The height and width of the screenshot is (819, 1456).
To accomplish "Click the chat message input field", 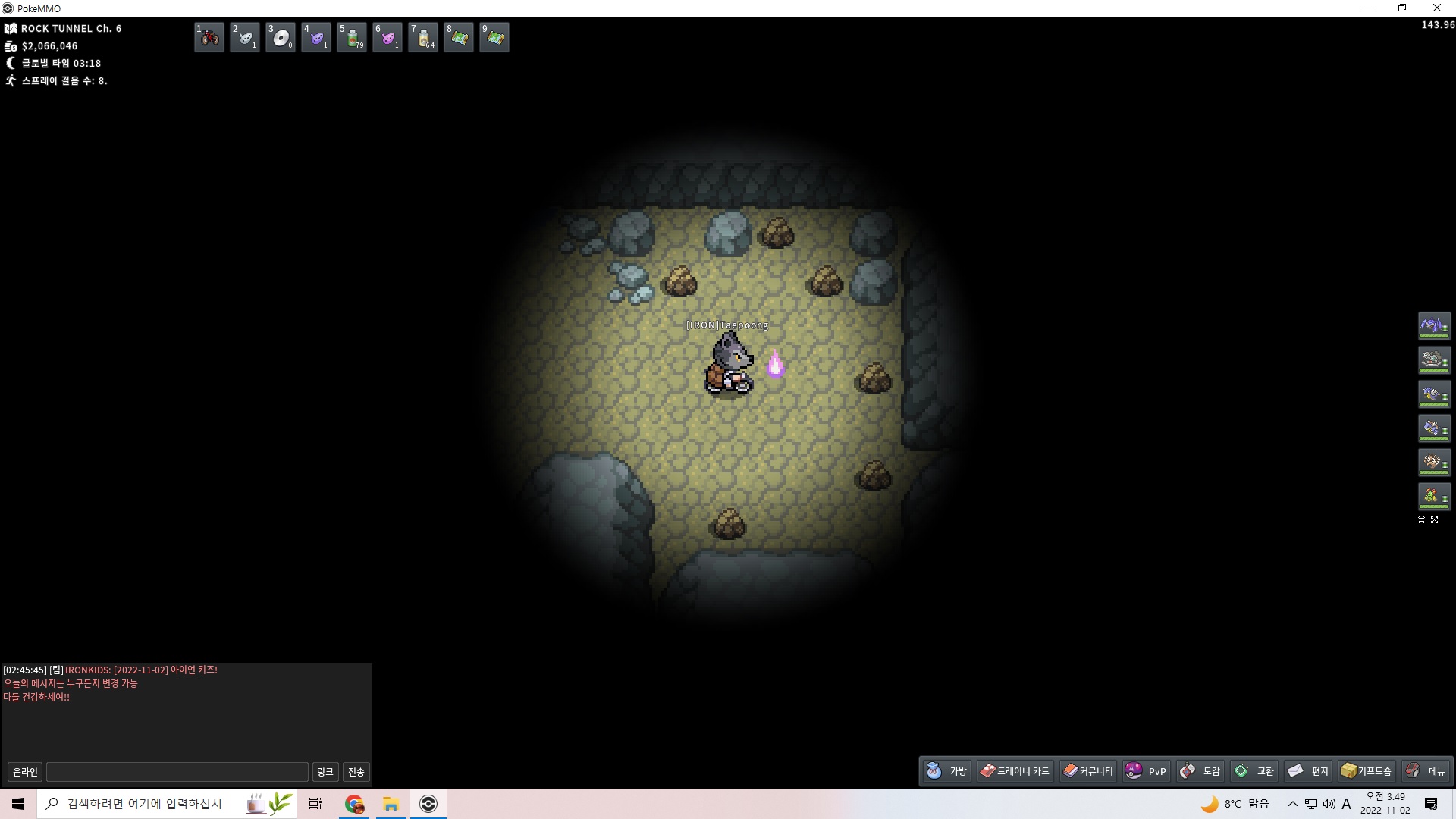I will tap(177, 772).
